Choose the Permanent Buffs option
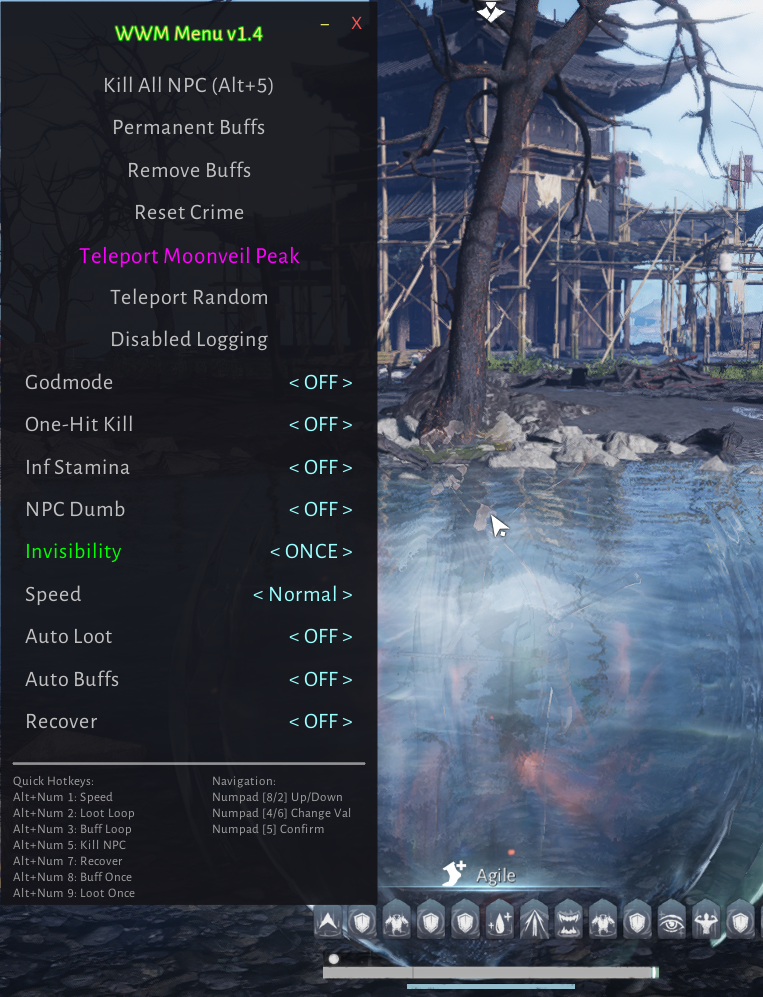763x997 pixels. 189,128
